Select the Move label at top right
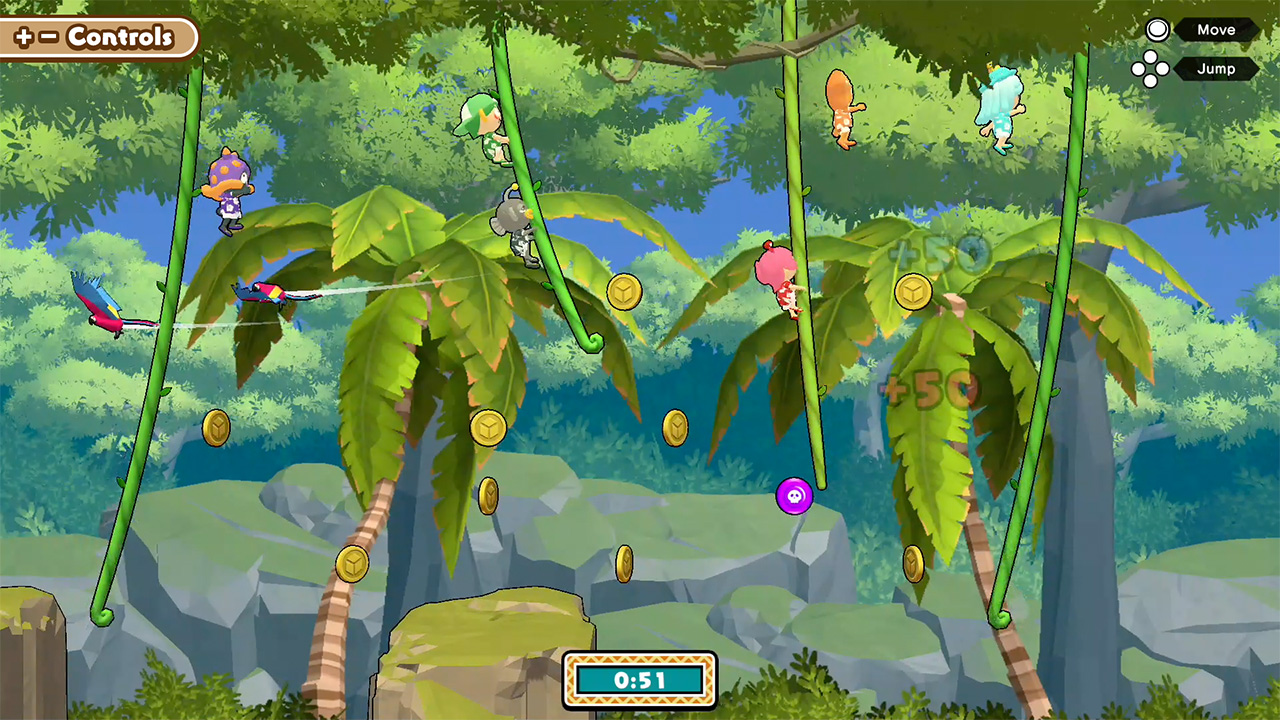The image size is (1280, 720). [x=1216, y=29]
